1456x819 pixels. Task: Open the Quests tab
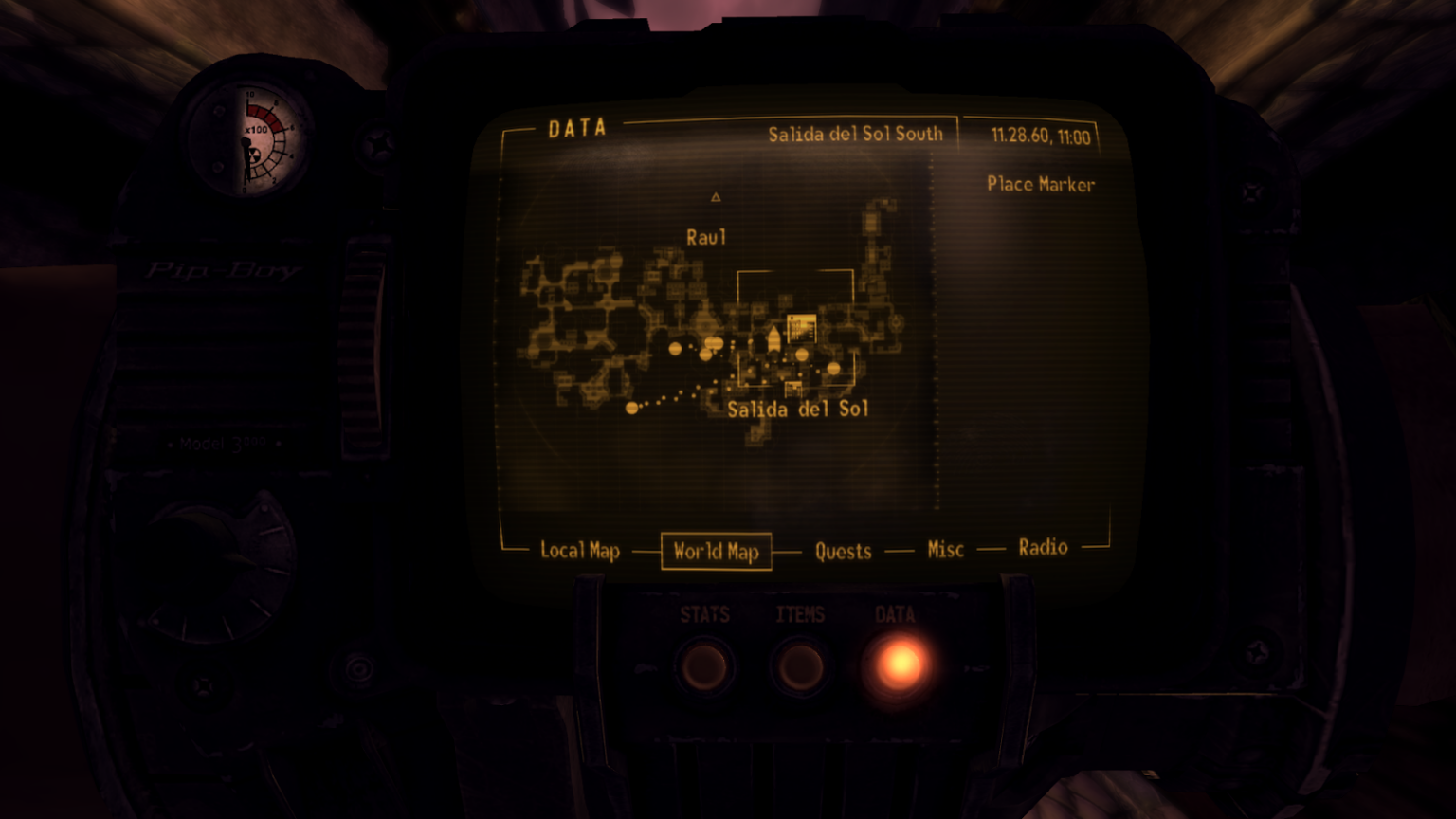pyautogui.click(x=843, y=551)
